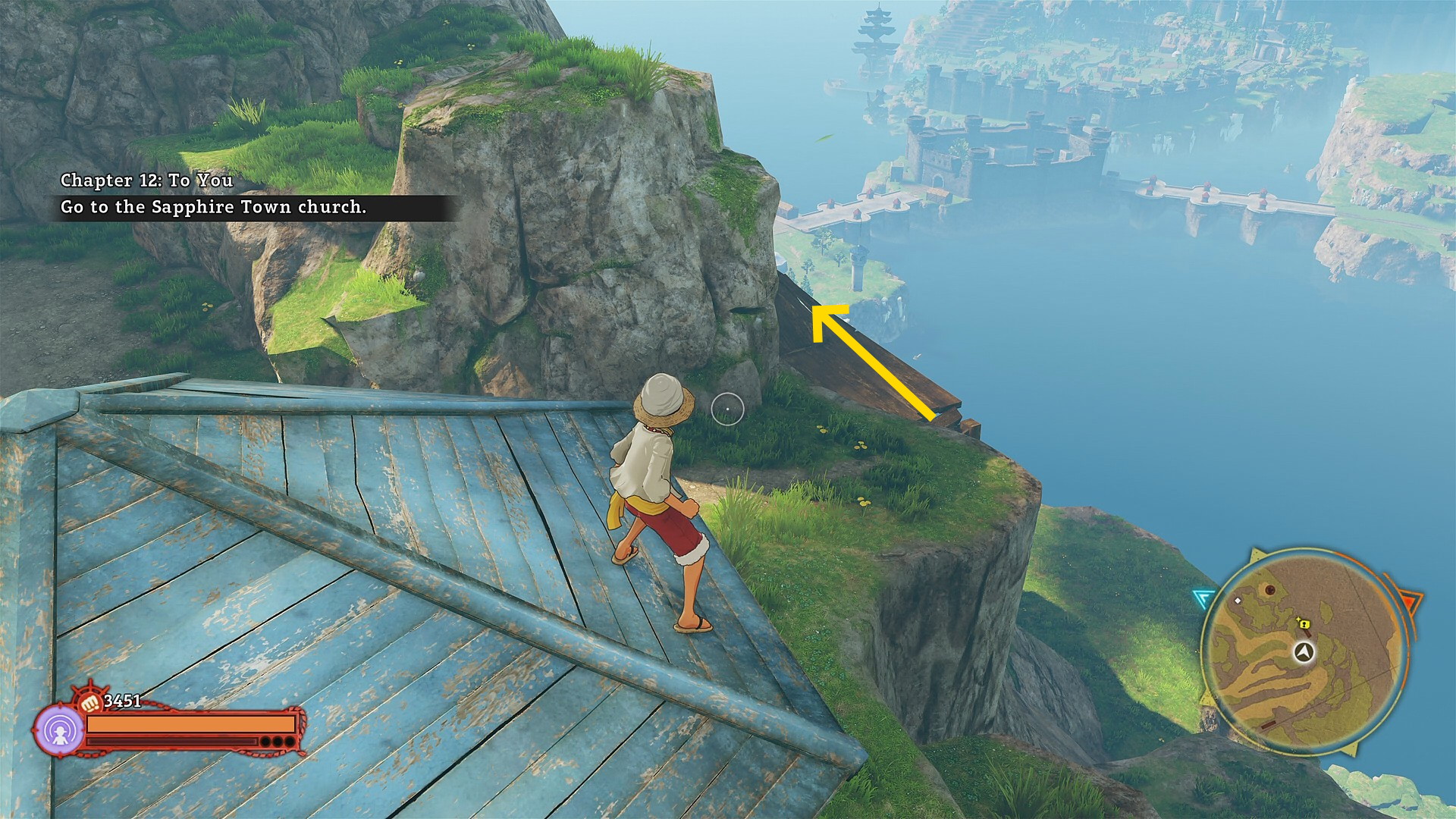Click the player arrow on the minimap
Image resolution: width=1456 pixels, height=819 pixels.
[1304, 652]
